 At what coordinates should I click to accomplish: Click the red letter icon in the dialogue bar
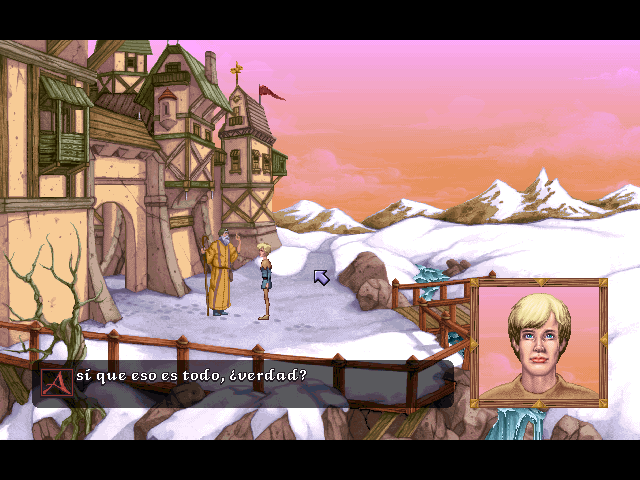[x=57, y=380]
